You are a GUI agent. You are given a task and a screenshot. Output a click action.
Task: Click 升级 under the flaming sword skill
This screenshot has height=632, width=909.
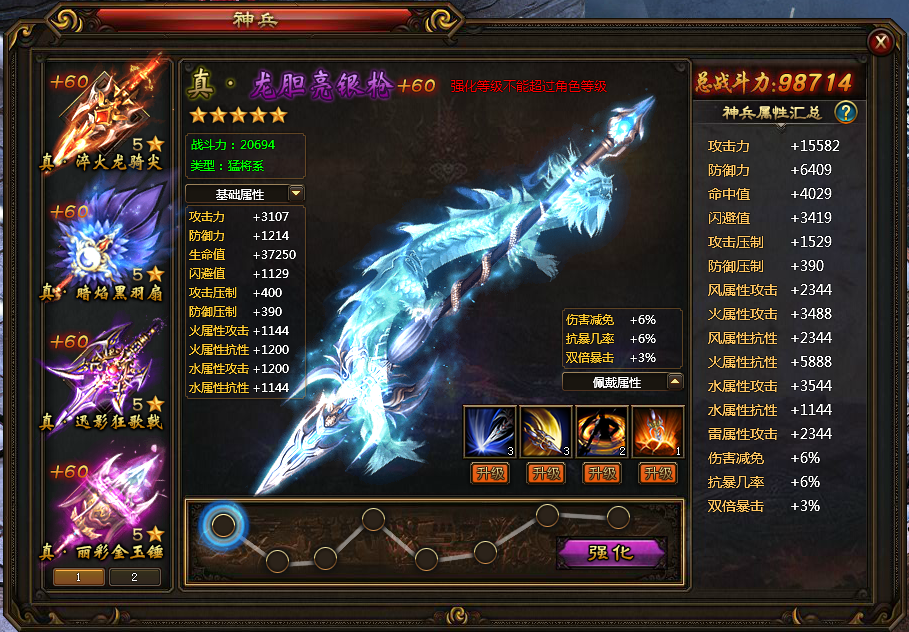tap(658, 473)
